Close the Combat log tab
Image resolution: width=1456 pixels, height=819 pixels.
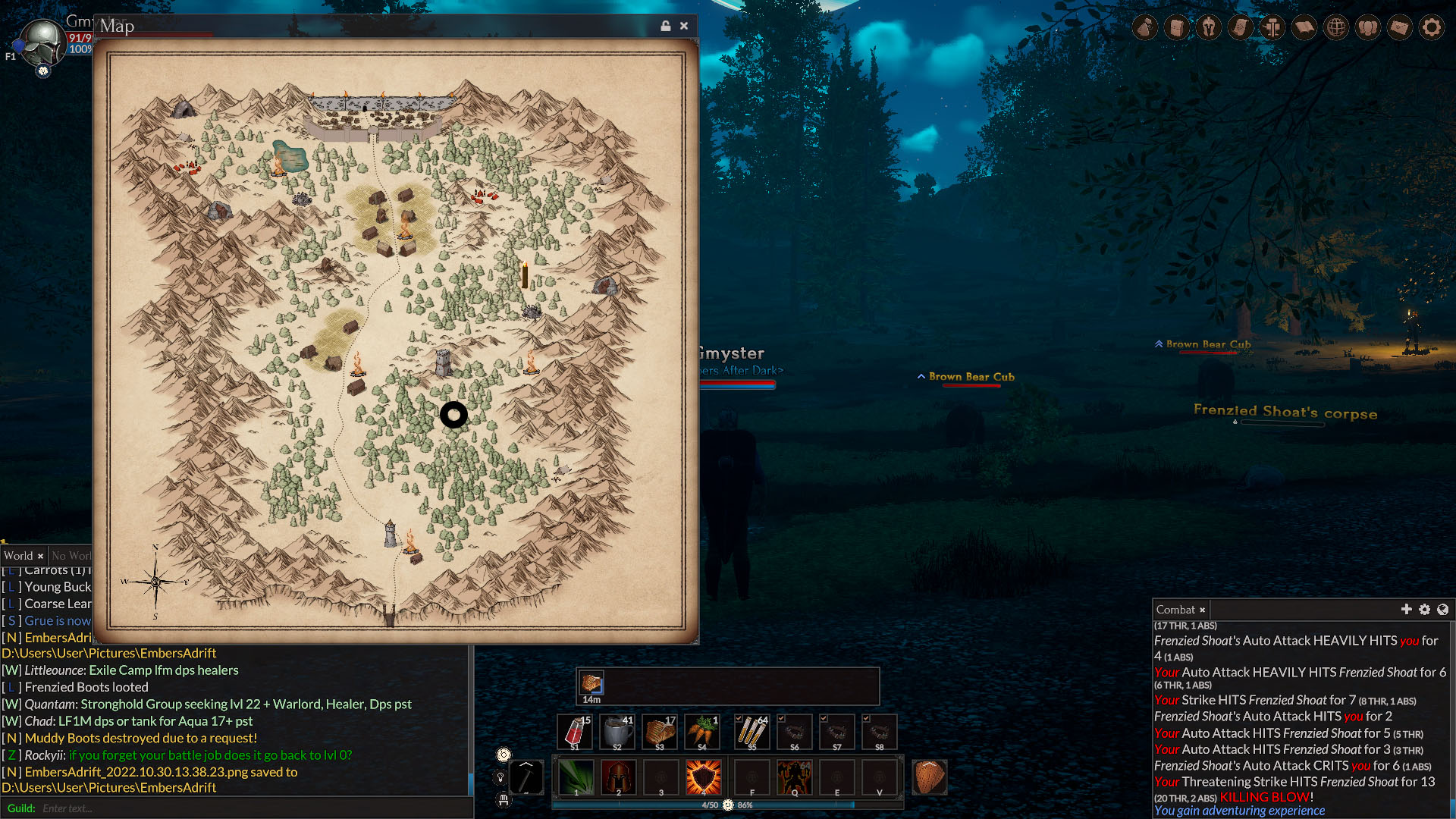pyautogui.click(x=1202, y=610)
